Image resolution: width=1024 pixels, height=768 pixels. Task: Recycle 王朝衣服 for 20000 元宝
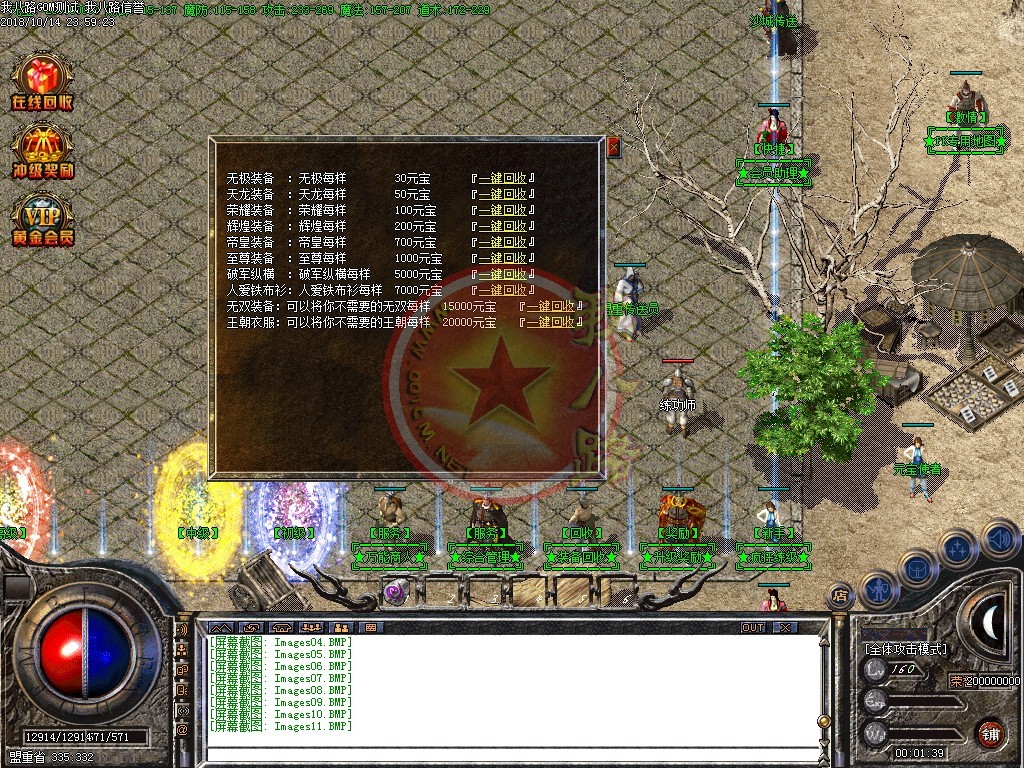(551, 322)
